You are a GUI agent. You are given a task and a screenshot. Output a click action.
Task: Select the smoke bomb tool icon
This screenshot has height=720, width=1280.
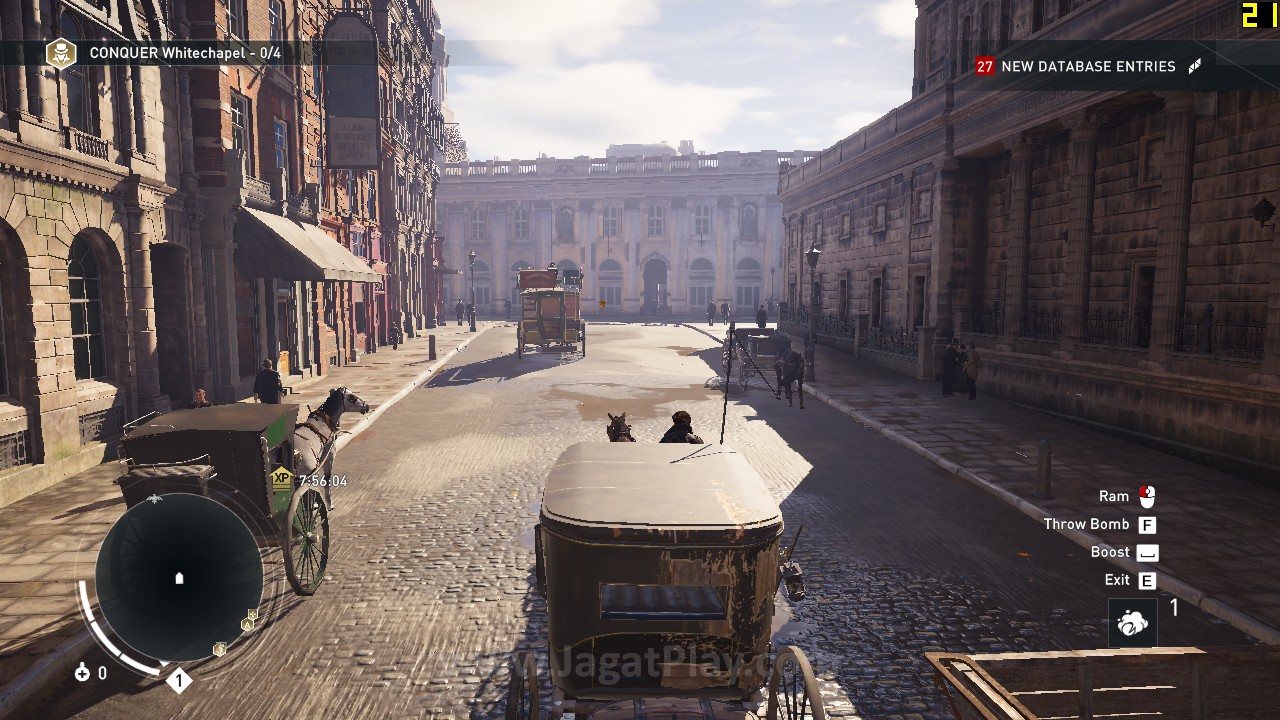point(1132,624)
